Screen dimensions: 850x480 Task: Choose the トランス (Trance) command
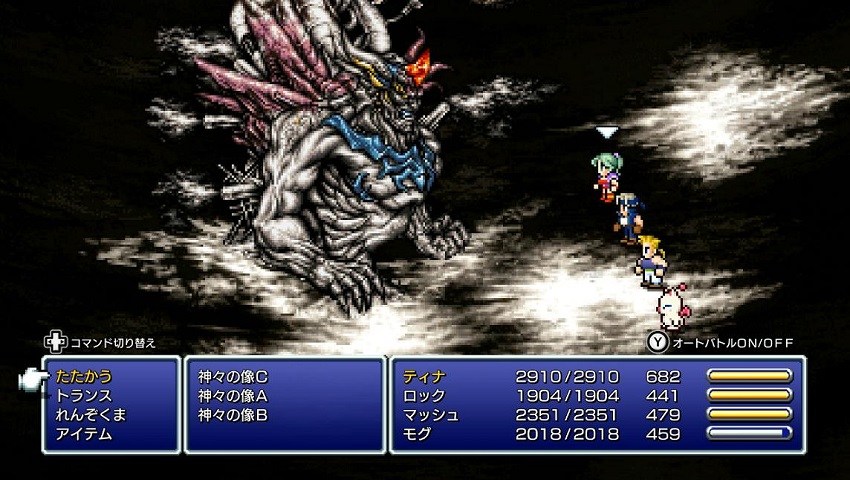tap(84, 396)
